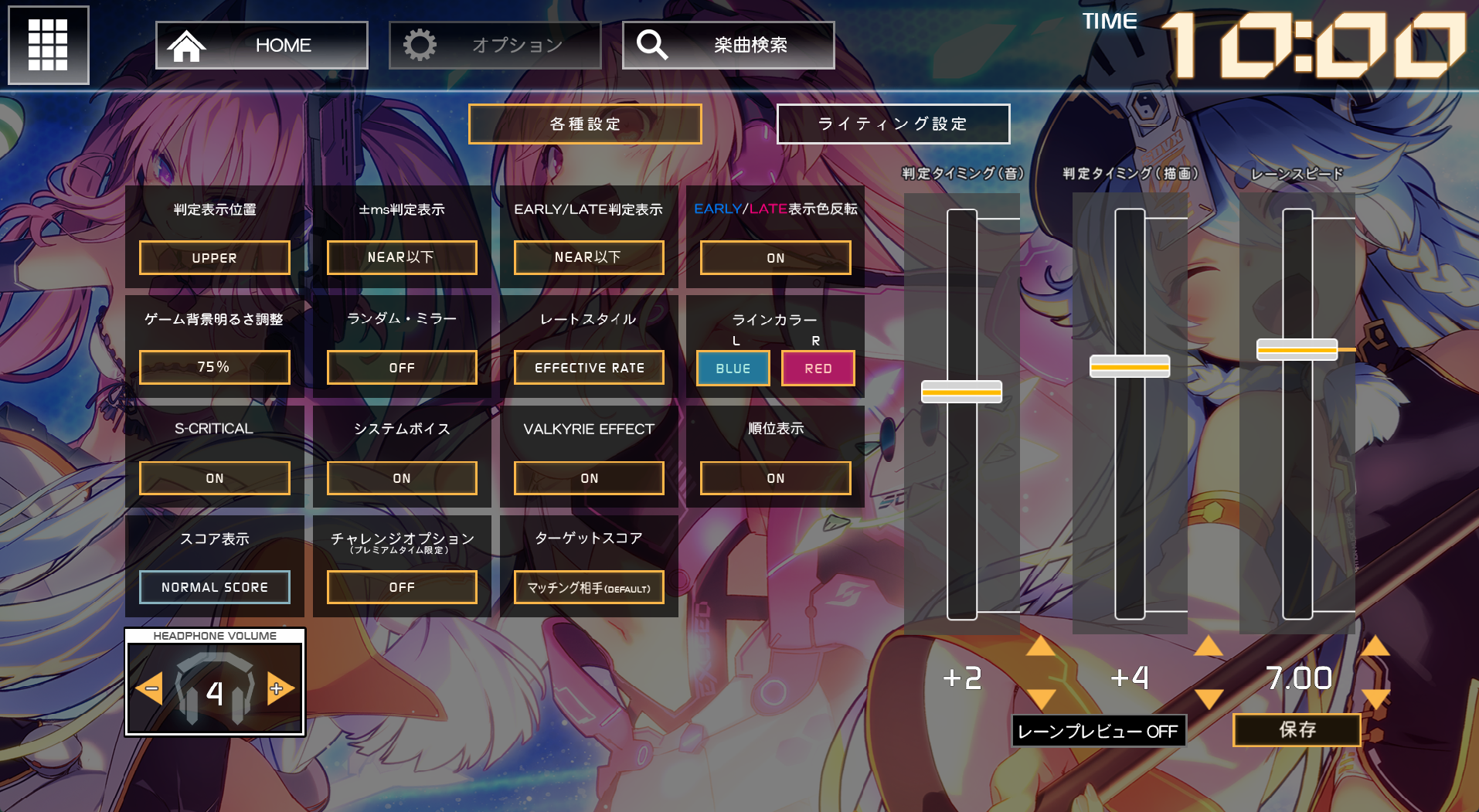This screenshot has width=1479, height=812.
Task: Click the HOME house icon
Action: (188, 45)
